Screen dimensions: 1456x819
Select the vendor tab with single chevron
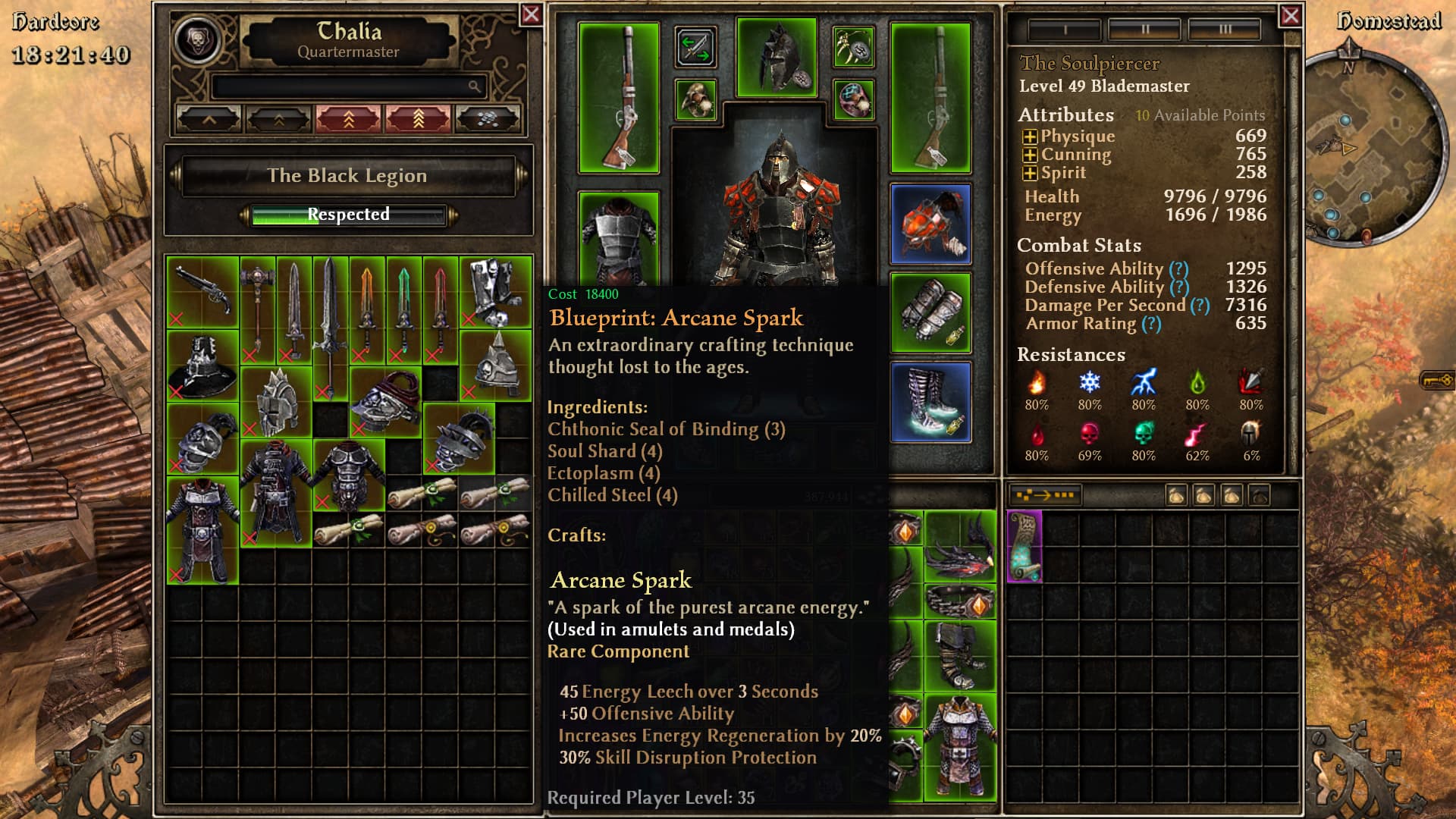coord(209,119)
